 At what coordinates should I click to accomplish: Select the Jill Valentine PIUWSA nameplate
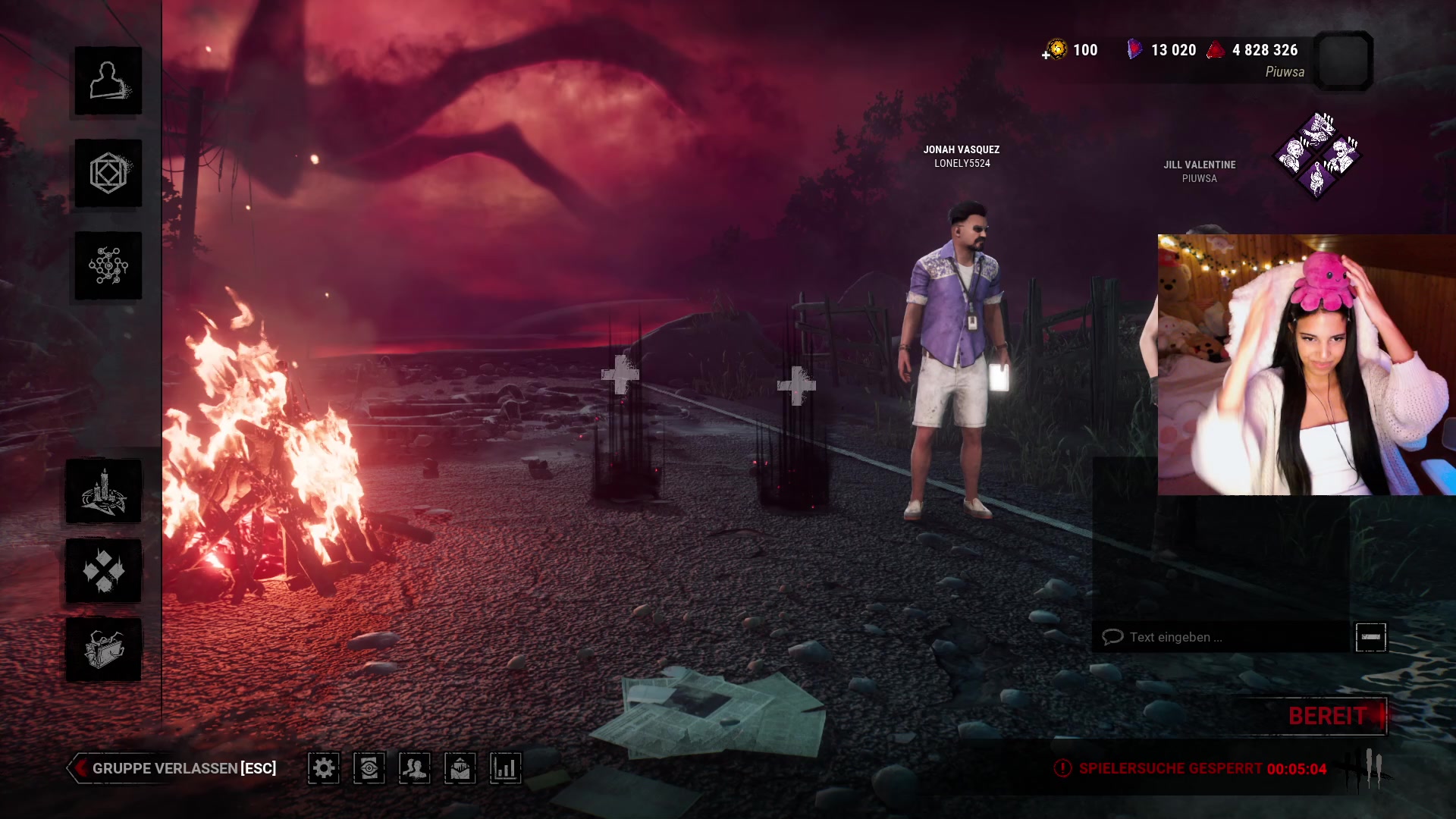click(x=1200, y=171)
